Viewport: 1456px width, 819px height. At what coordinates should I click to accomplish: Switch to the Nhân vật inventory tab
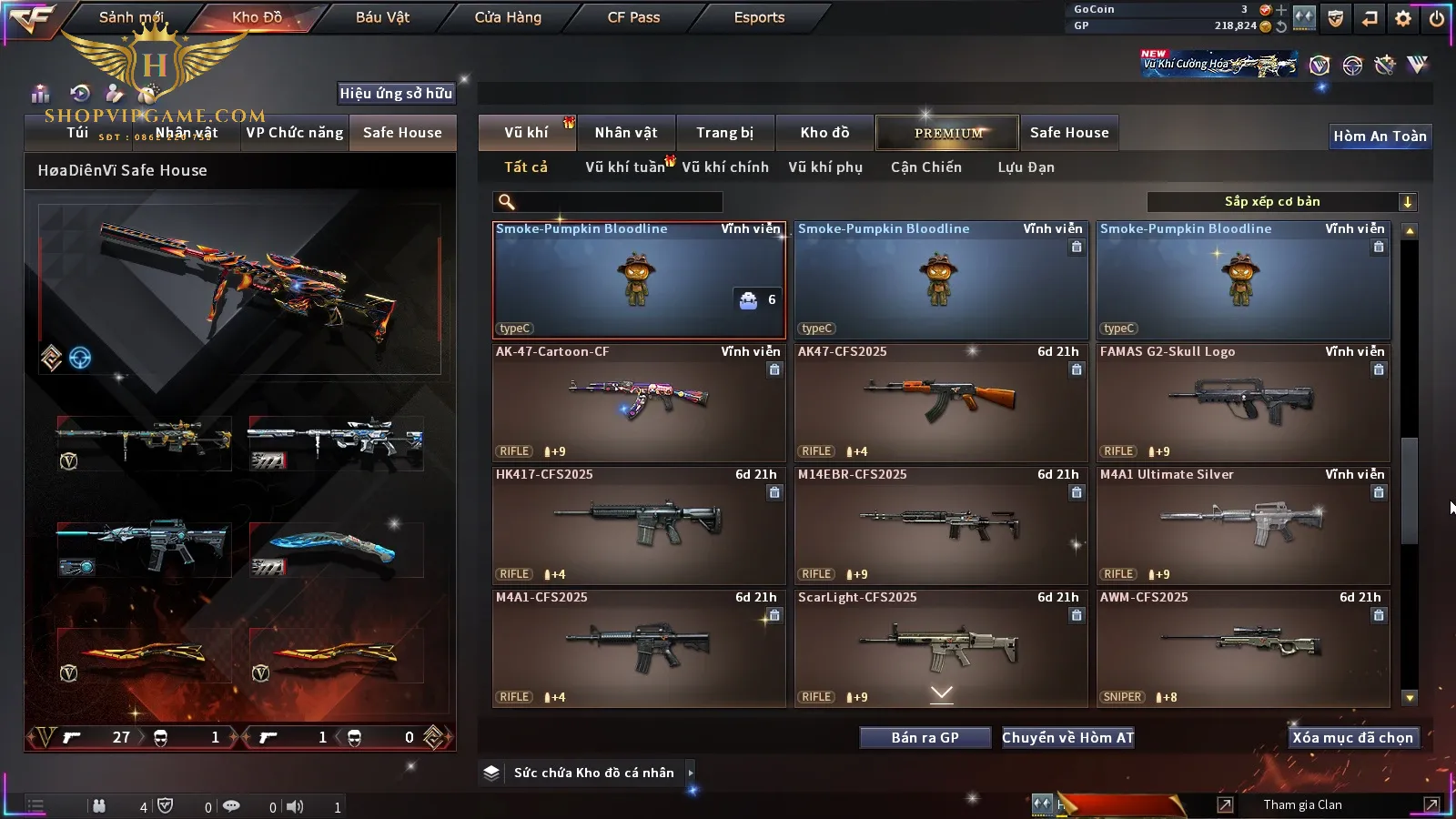click(x=626, y=133)
